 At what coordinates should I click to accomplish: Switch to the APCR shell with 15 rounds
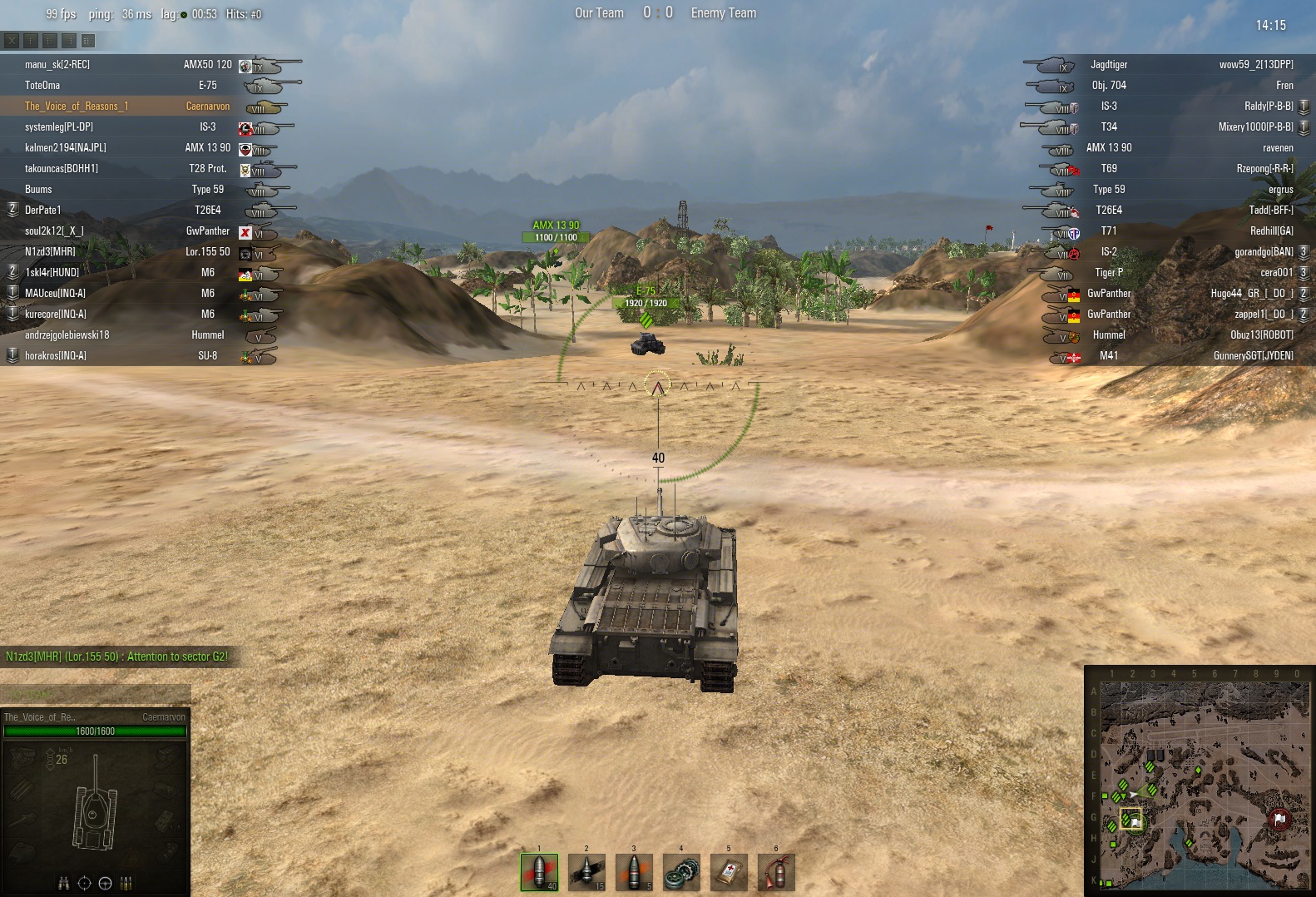586,872
